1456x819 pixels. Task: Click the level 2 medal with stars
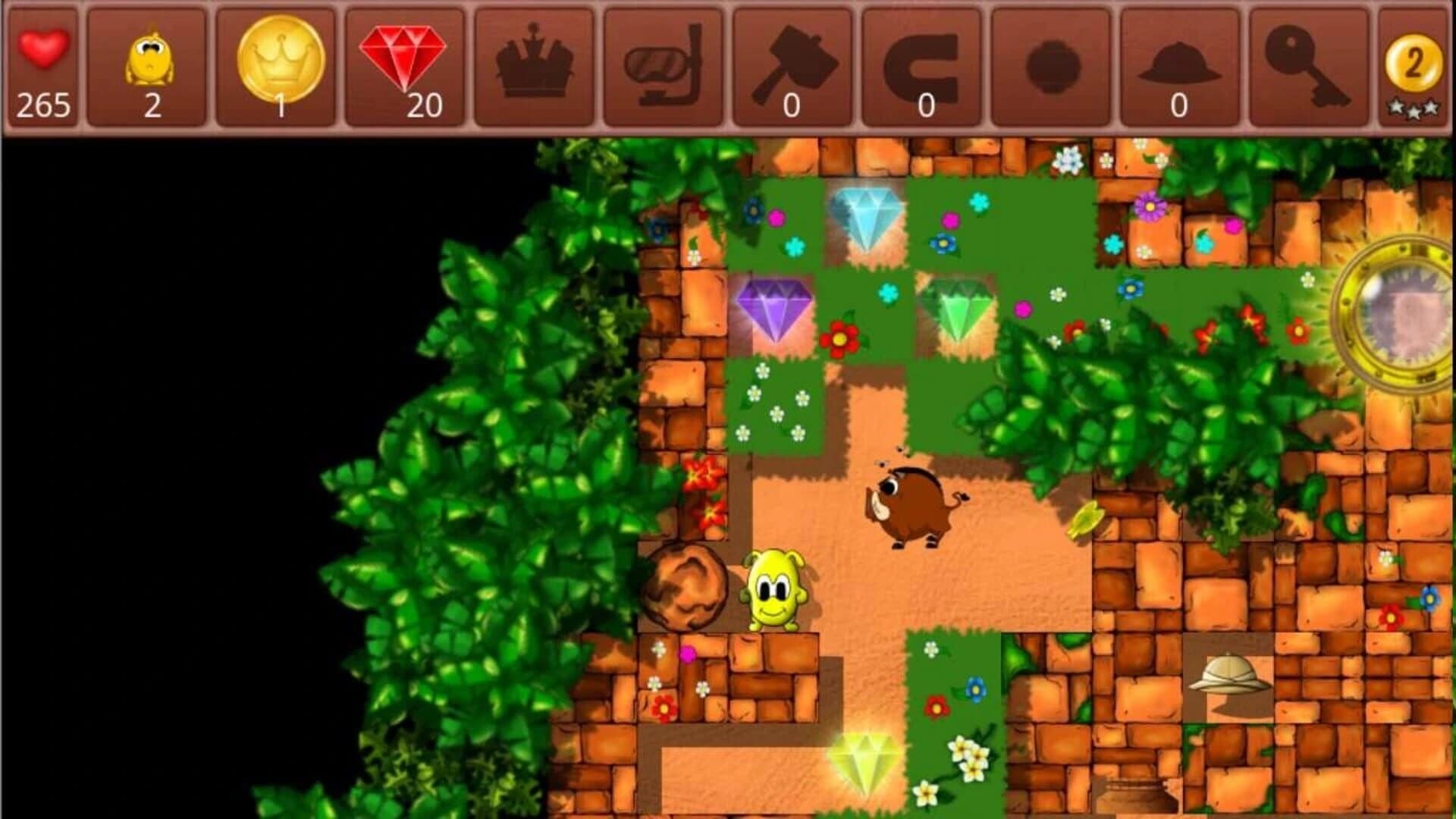pyautogui.click(x=1414, y=64)
